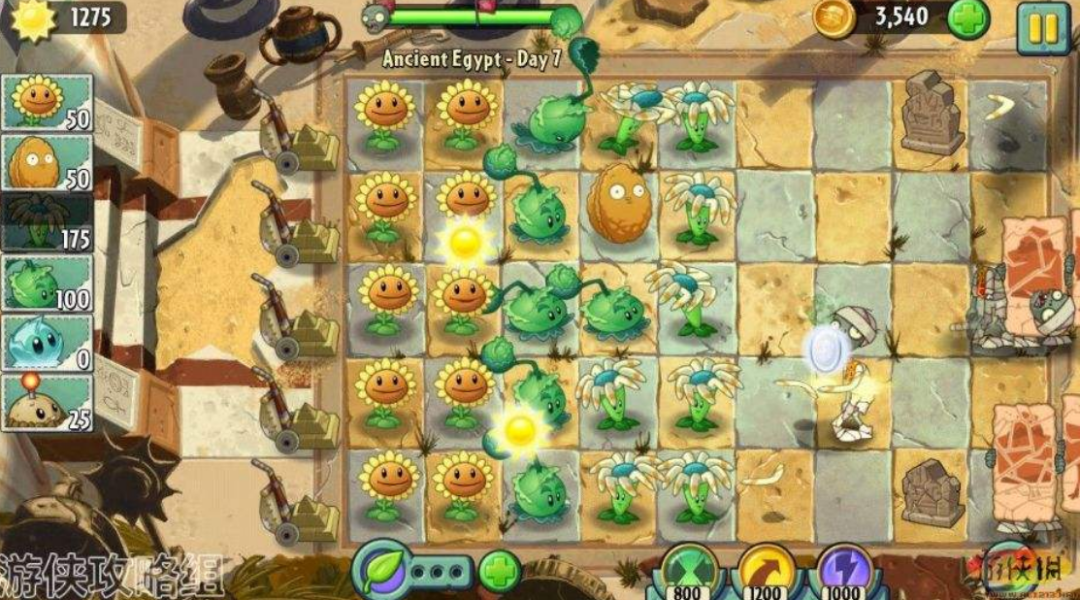The height and width of the screenshot is (600, 1080).
Task: Use the Power Toss power-up costing 1200
Action: point(765,573)
